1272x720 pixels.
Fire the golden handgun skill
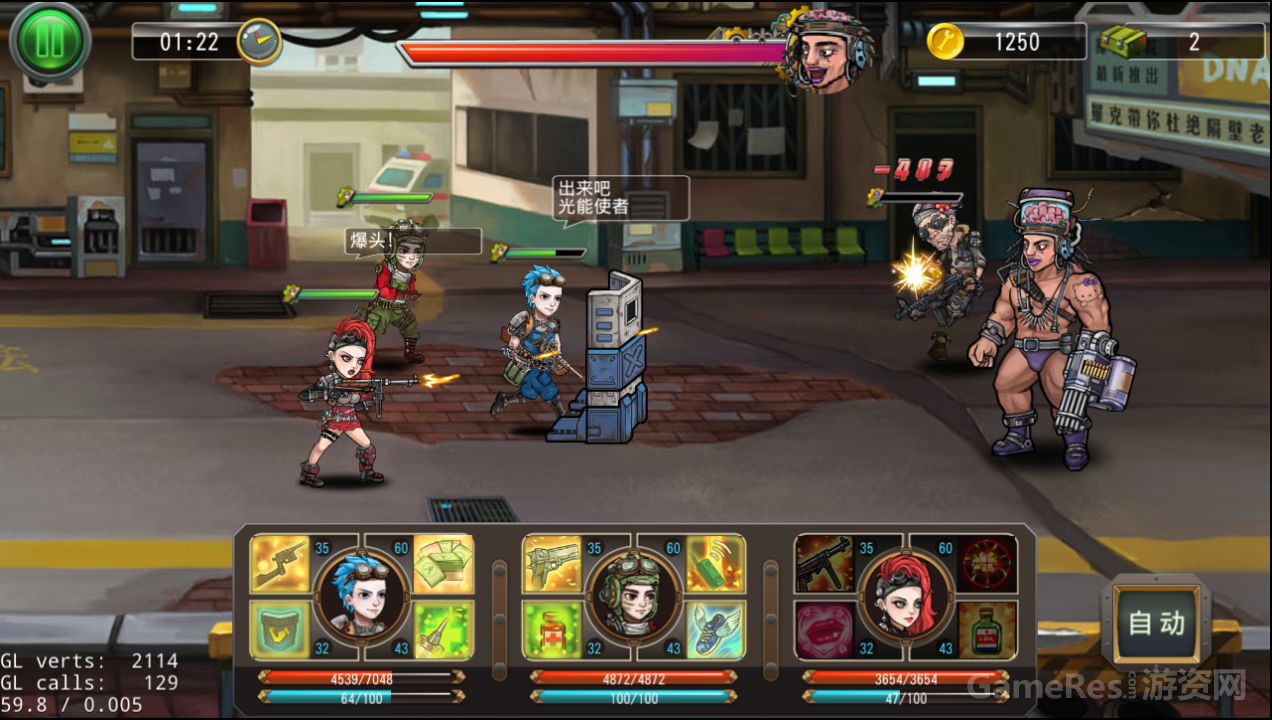coord(552,564)
